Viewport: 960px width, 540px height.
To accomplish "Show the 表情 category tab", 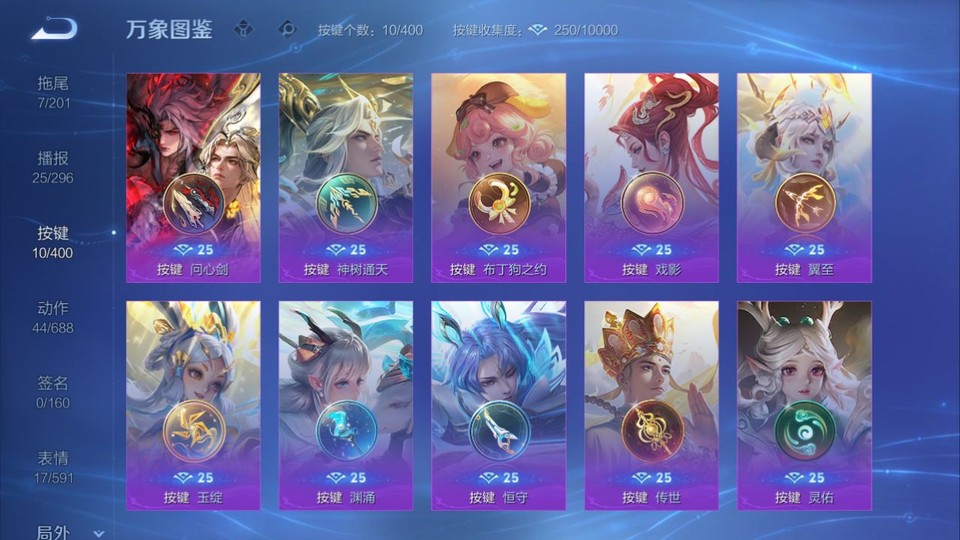I will [x=53, y=467].
